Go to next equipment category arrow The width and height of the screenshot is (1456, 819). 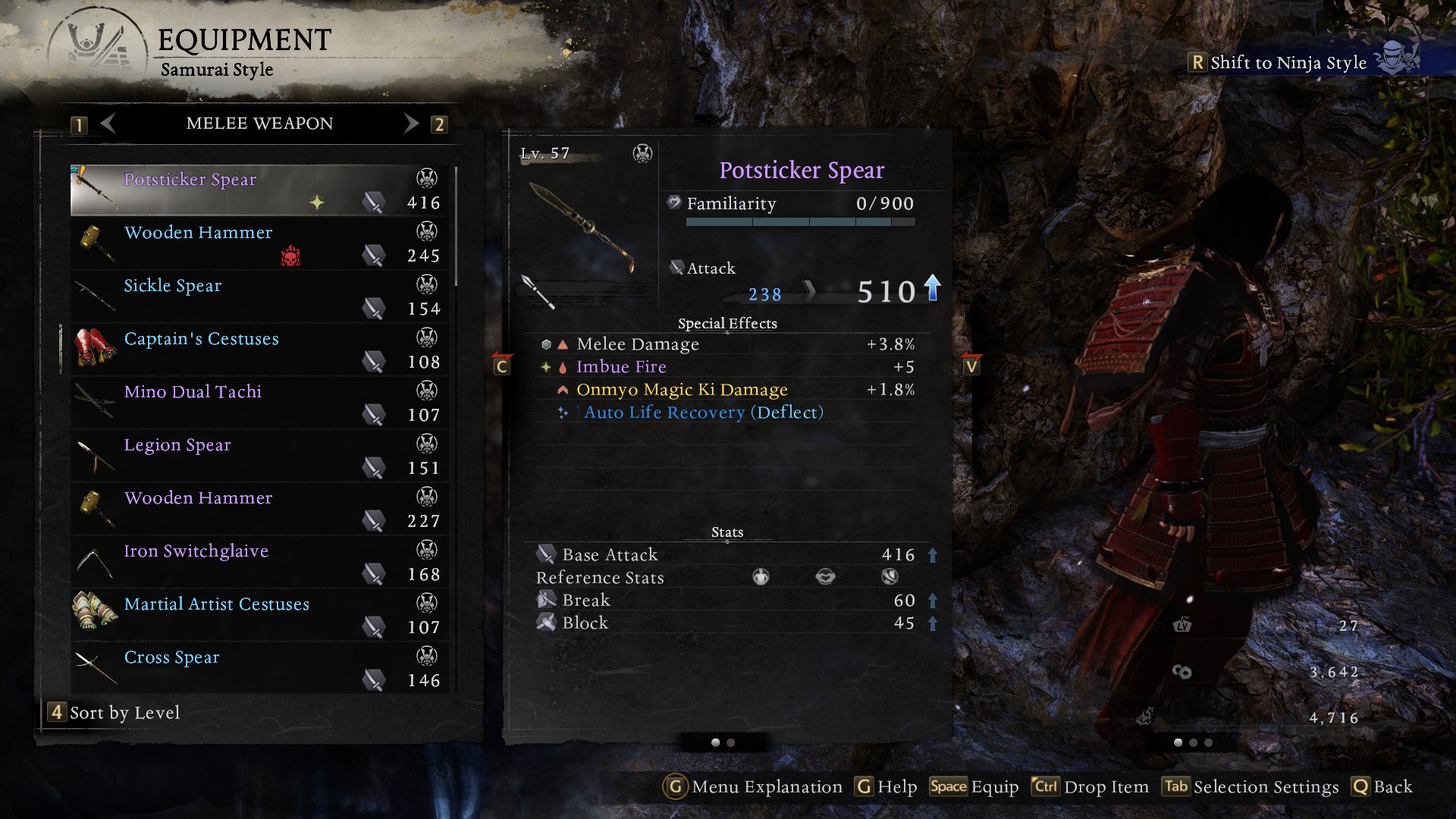point(411,124)
